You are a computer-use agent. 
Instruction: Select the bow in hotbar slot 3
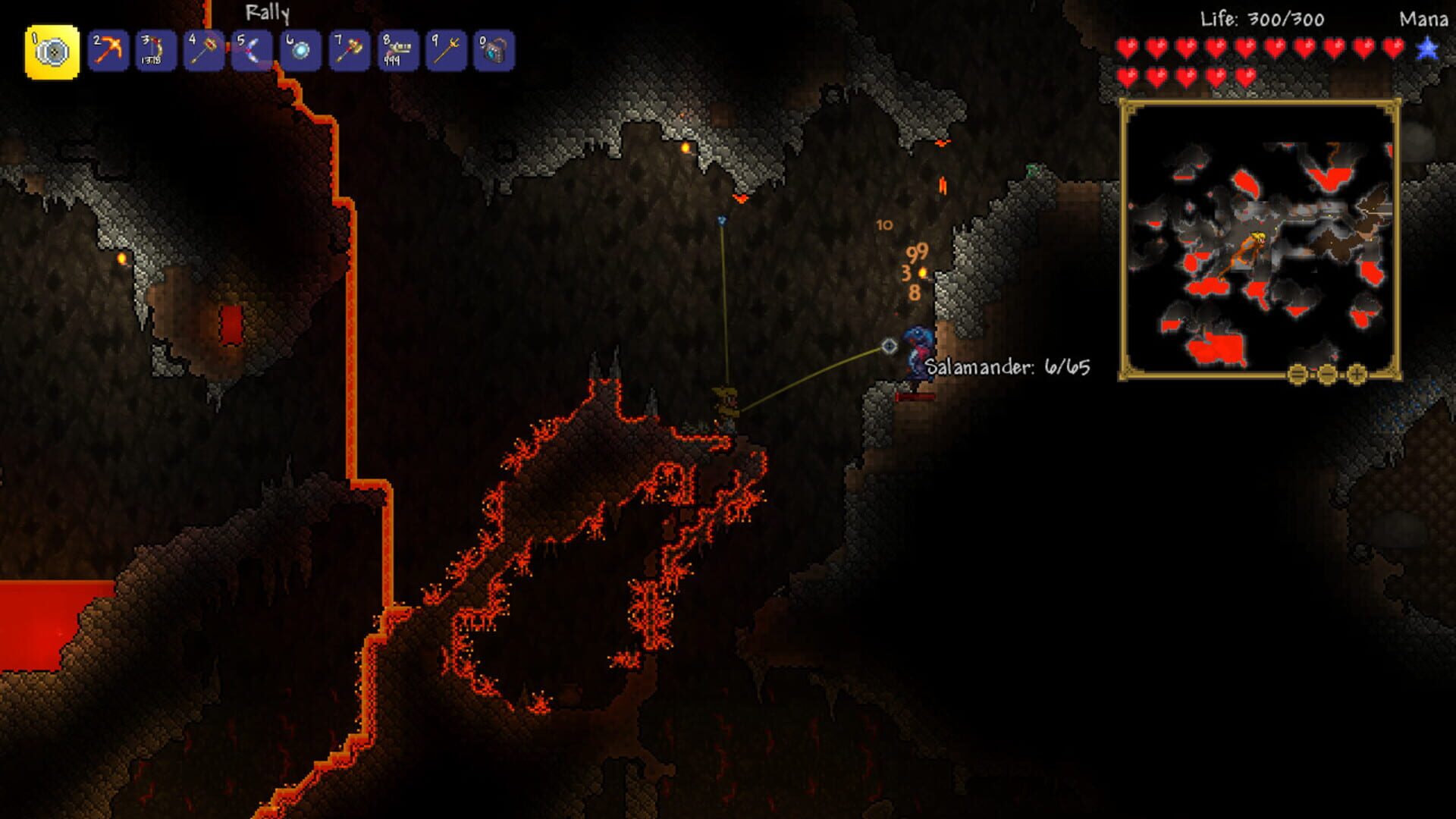[x=155, y=52]
